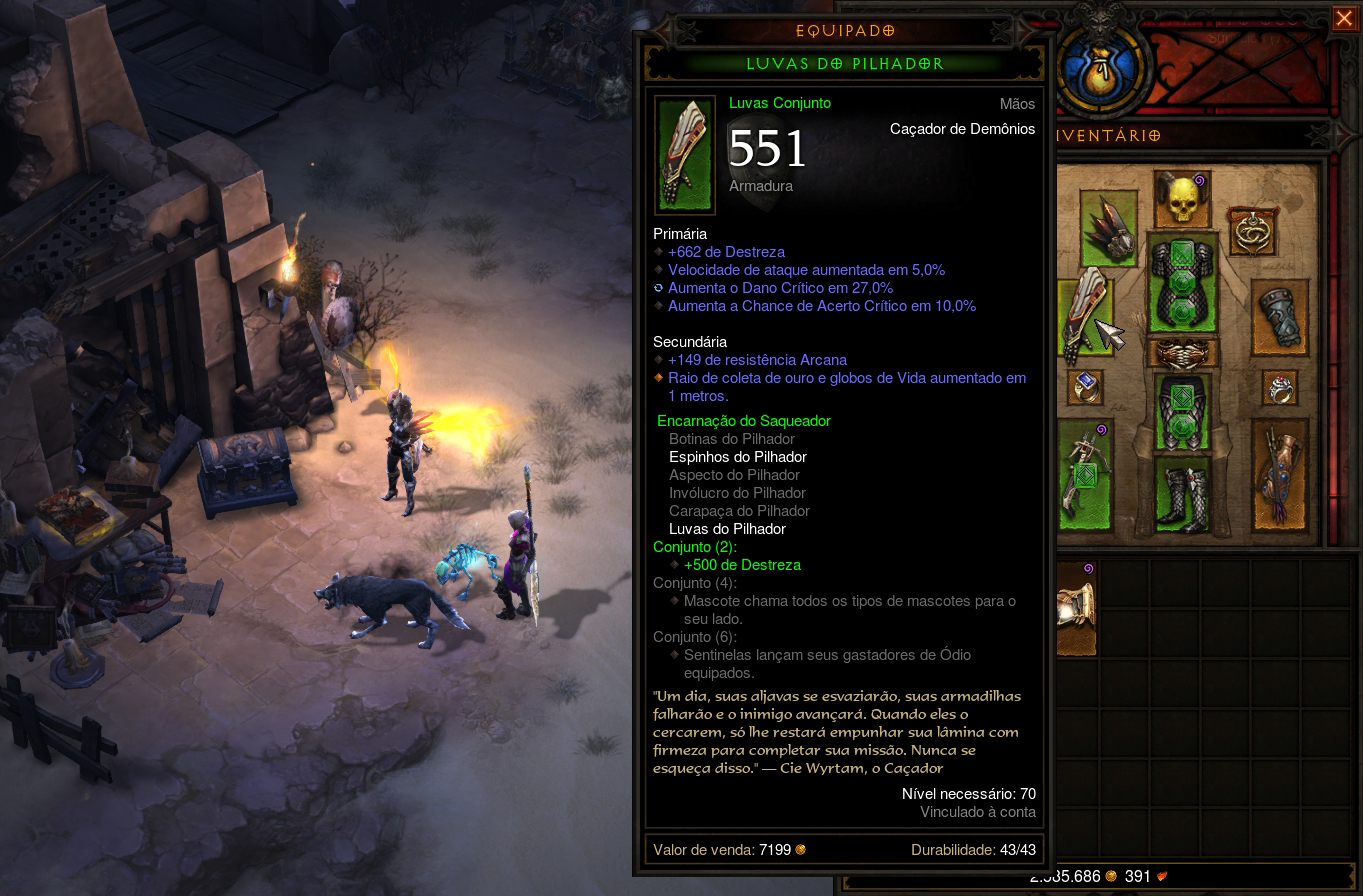Click the blue gem ring slot

[1086, 386]
